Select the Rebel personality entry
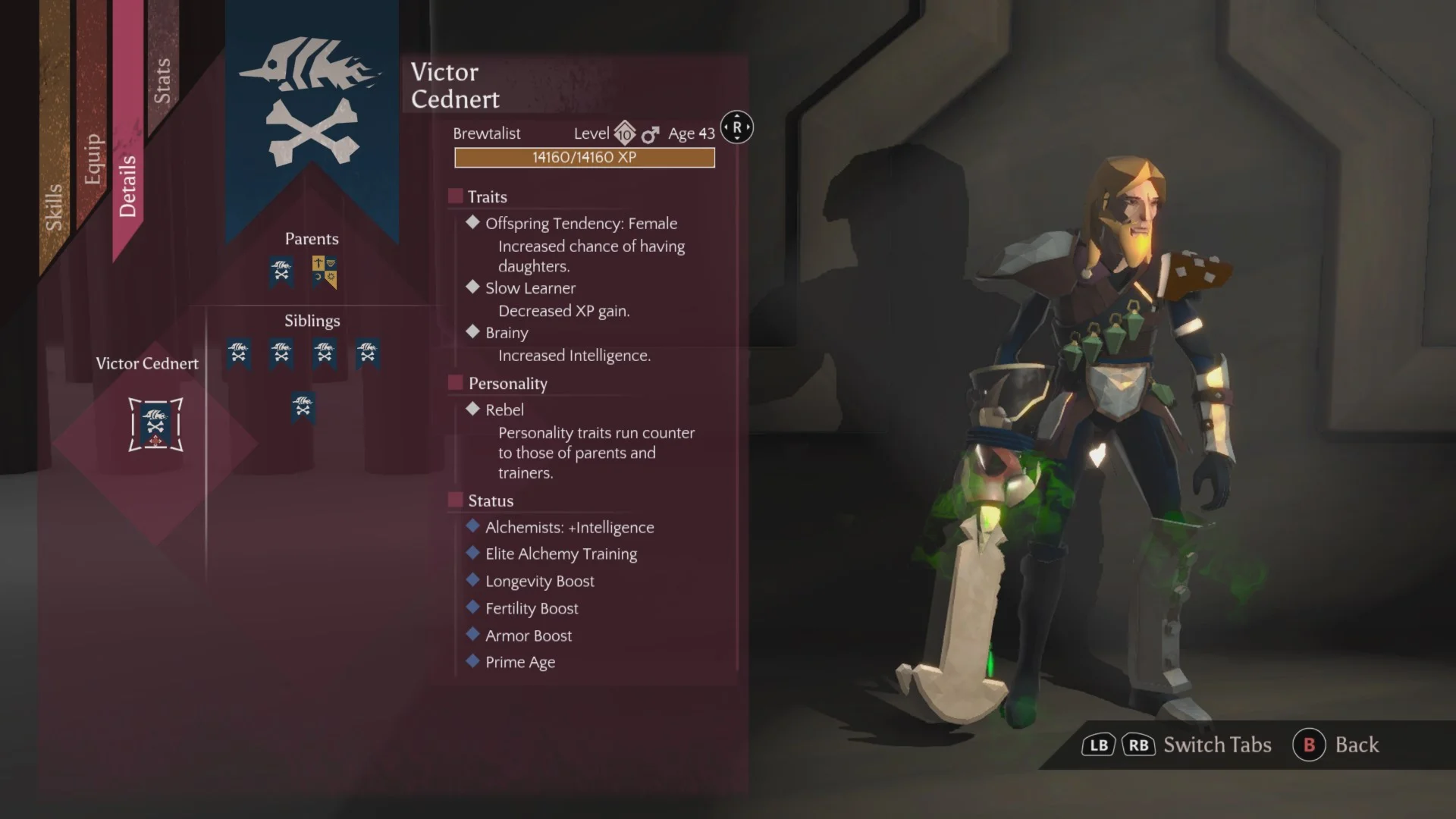Image resolution: width=1456 pixels, height=819 pixels. tap(504, 409)
